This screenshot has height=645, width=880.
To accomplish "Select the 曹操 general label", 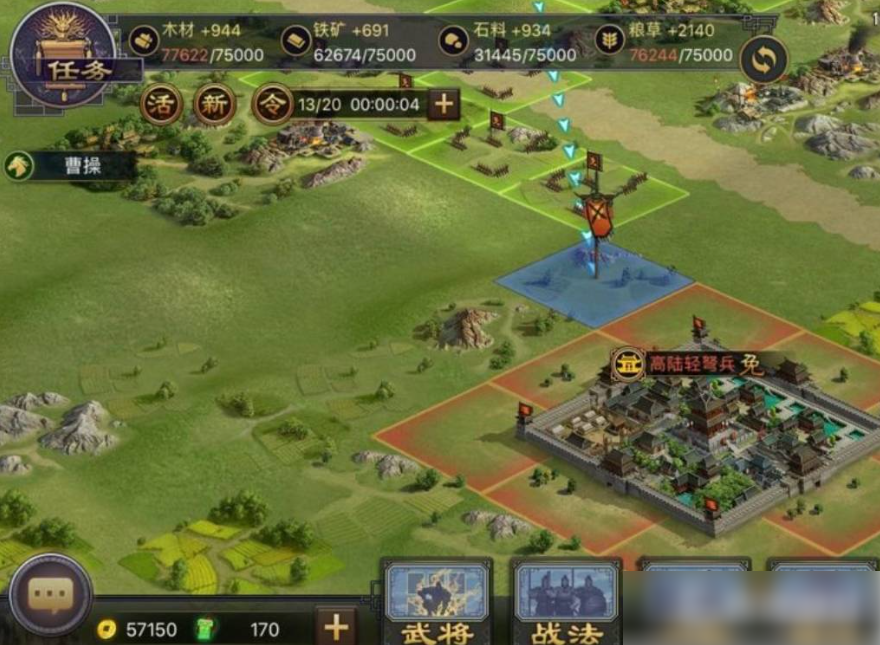I will coord(70,166).
